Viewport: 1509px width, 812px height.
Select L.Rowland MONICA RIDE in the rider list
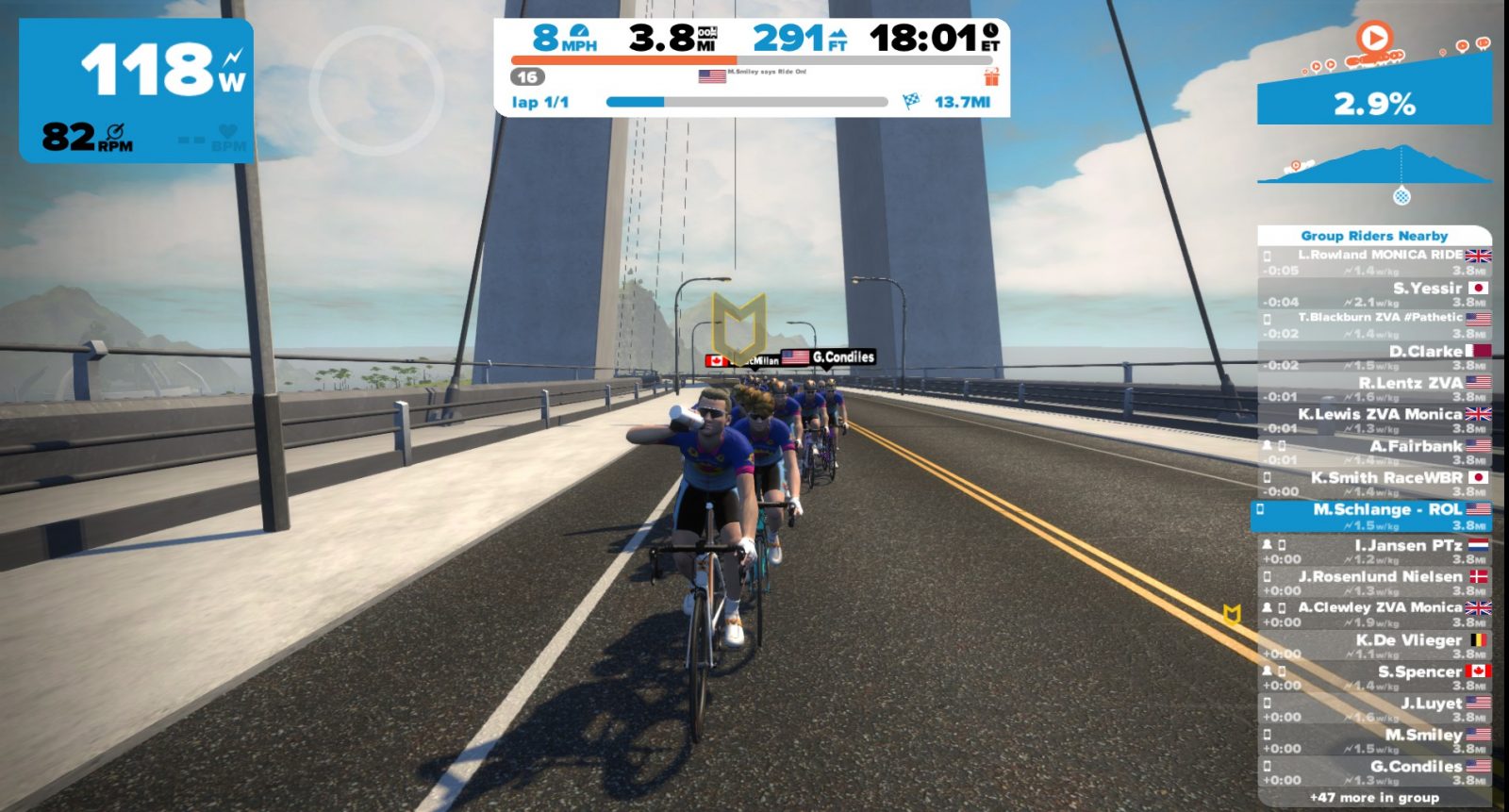pos(1374,262)
